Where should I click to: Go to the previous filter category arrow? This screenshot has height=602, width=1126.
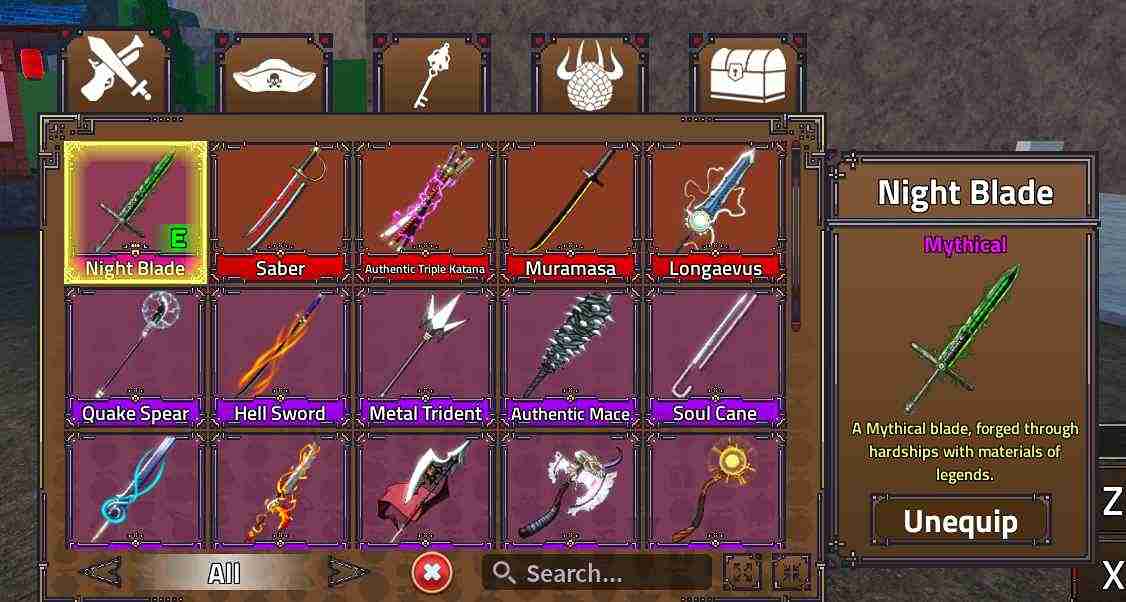pyautogui.click(x=101, y=573)
